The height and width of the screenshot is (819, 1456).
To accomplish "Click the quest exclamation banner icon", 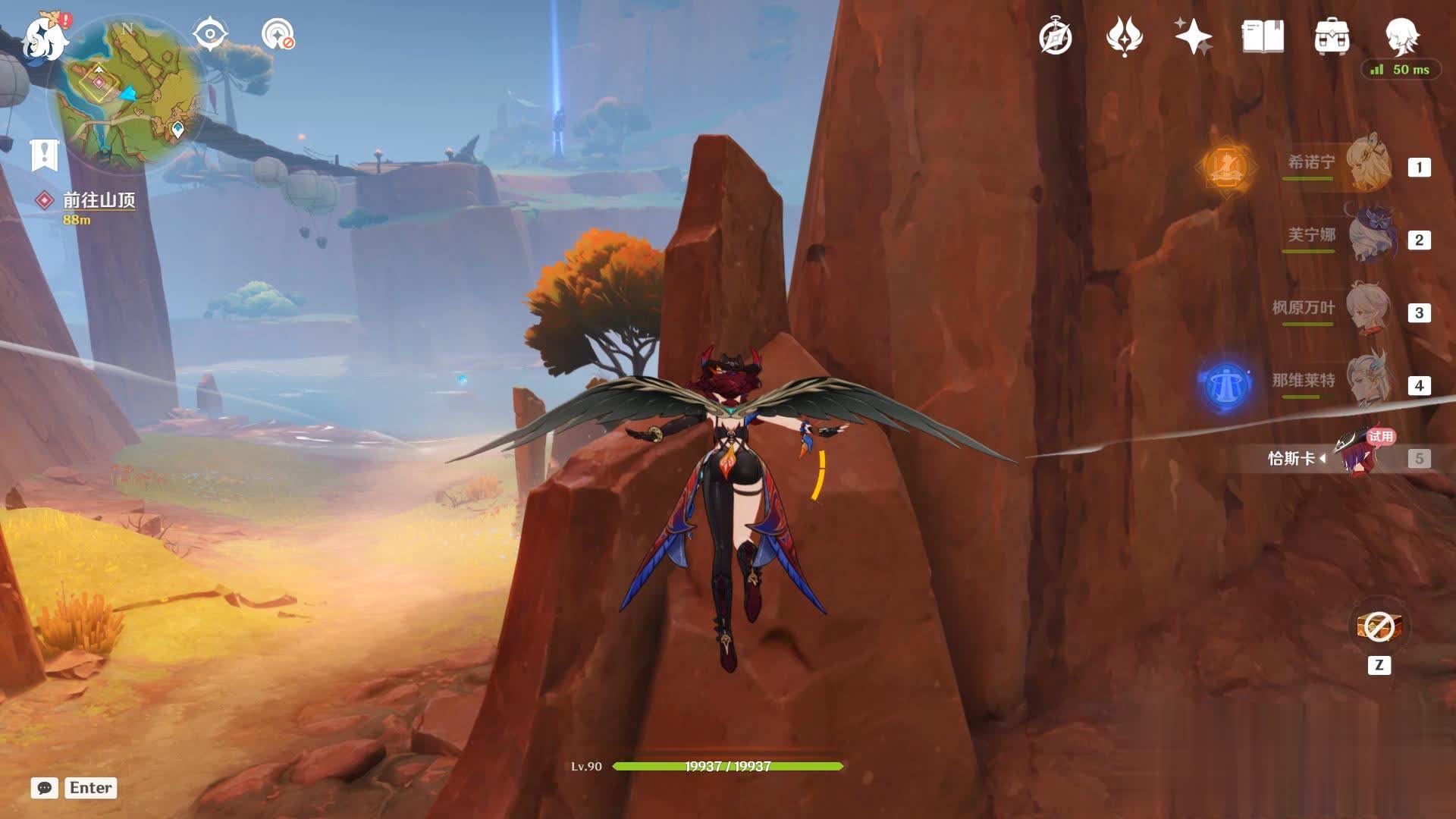I will 44,155.
